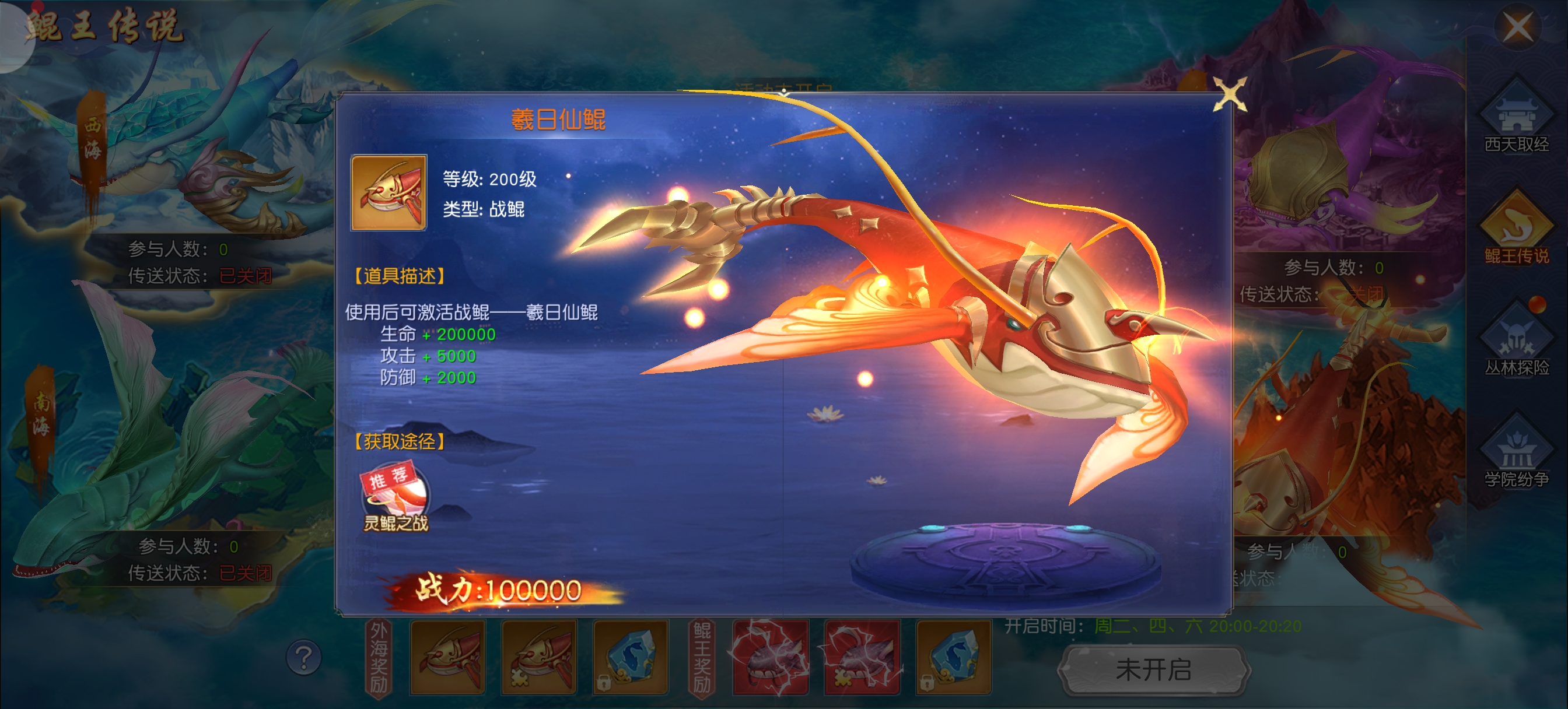This screenshot has width=1568, height=709.
Task: Select the red kun fragment reward with puzzle piece
Action: [538, 657]
